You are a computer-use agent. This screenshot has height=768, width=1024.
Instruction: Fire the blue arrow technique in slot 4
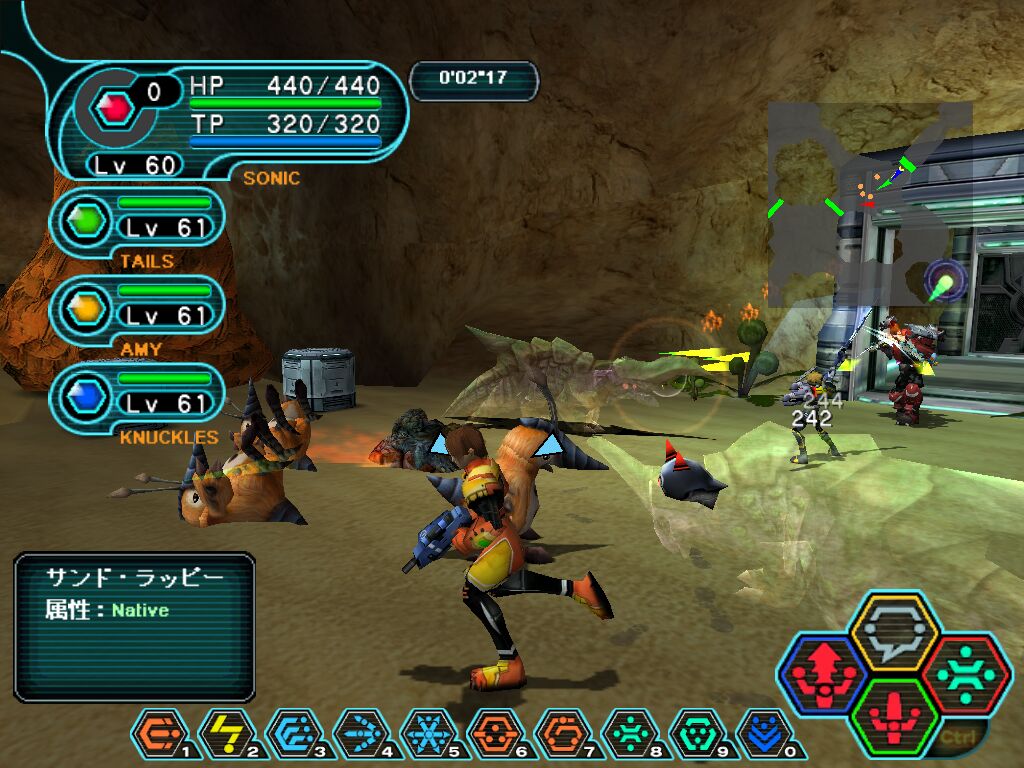click(x=360, y=733)
